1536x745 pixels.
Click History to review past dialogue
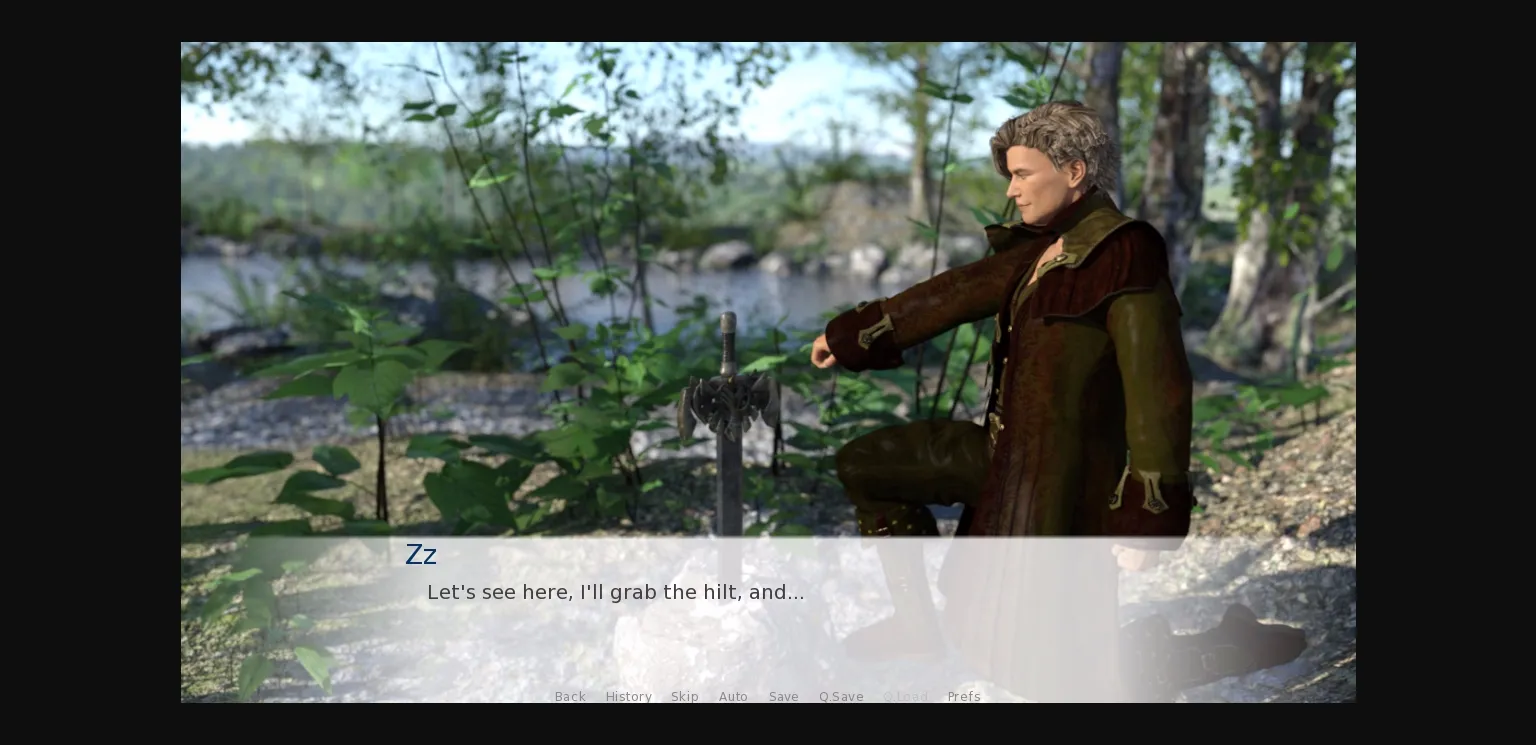coord(628,697)
